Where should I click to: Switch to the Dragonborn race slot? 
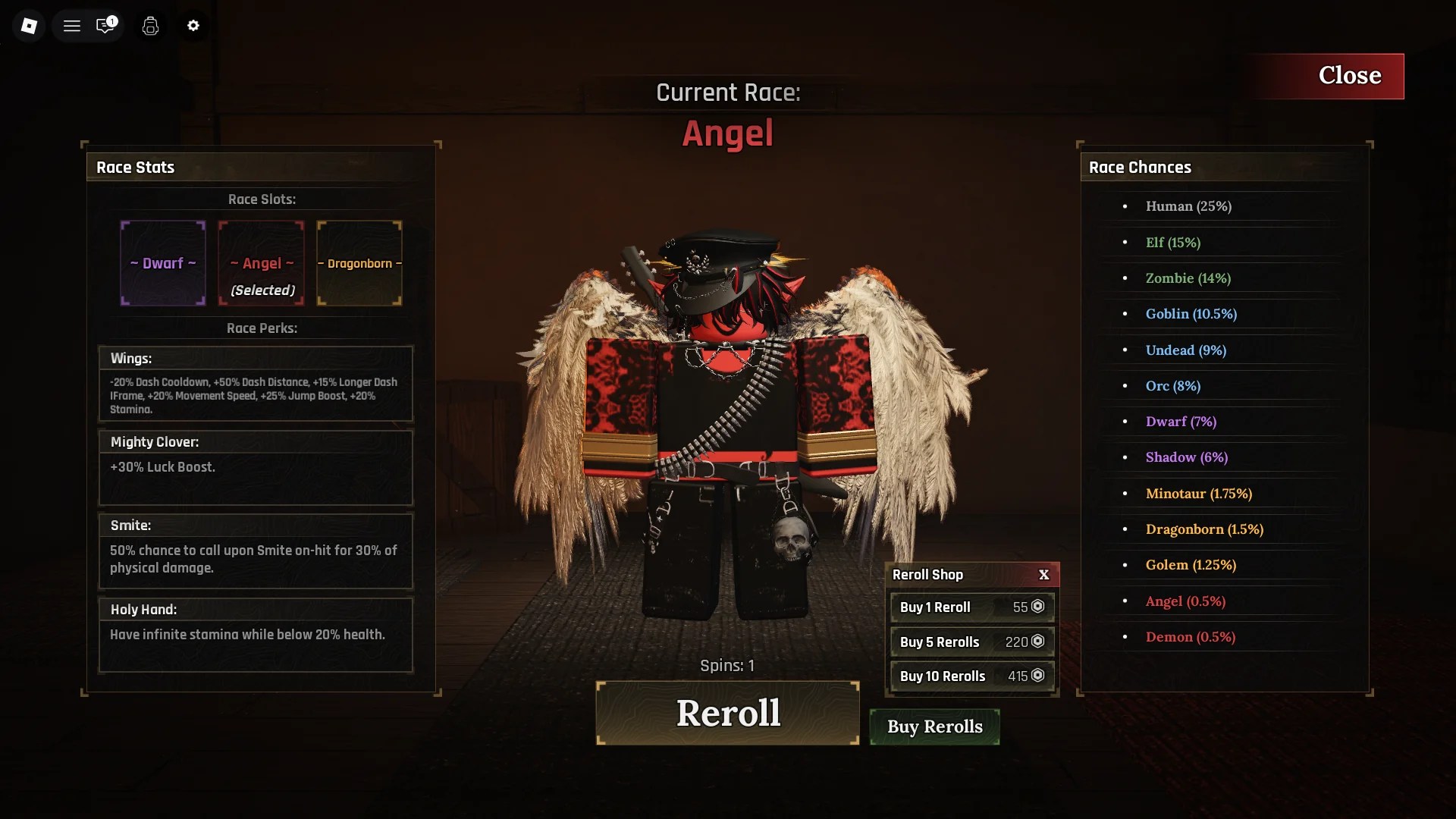pos(359,263)
